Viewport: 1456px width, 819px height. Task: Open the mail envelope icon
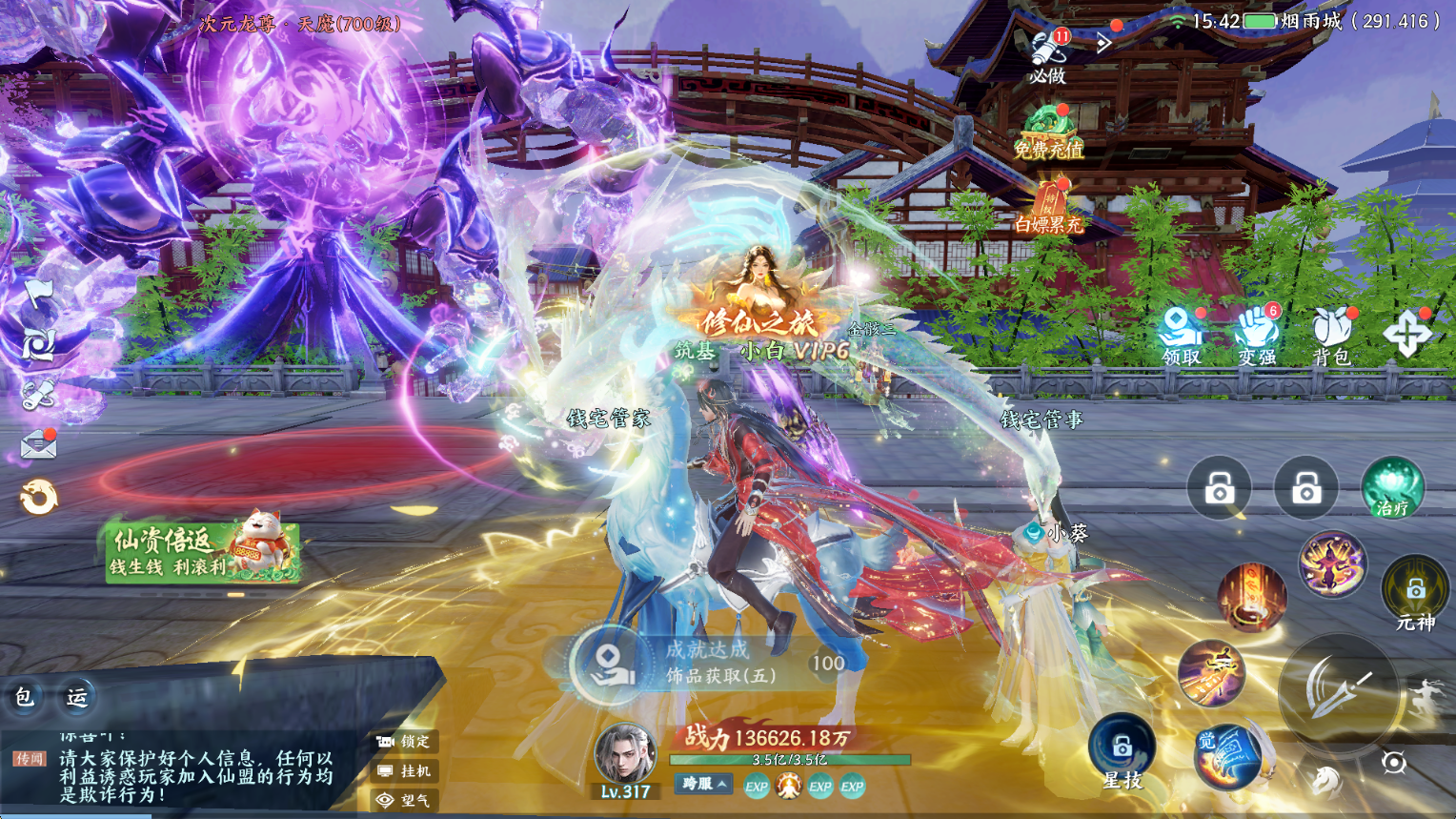click(x=38, y=444)
